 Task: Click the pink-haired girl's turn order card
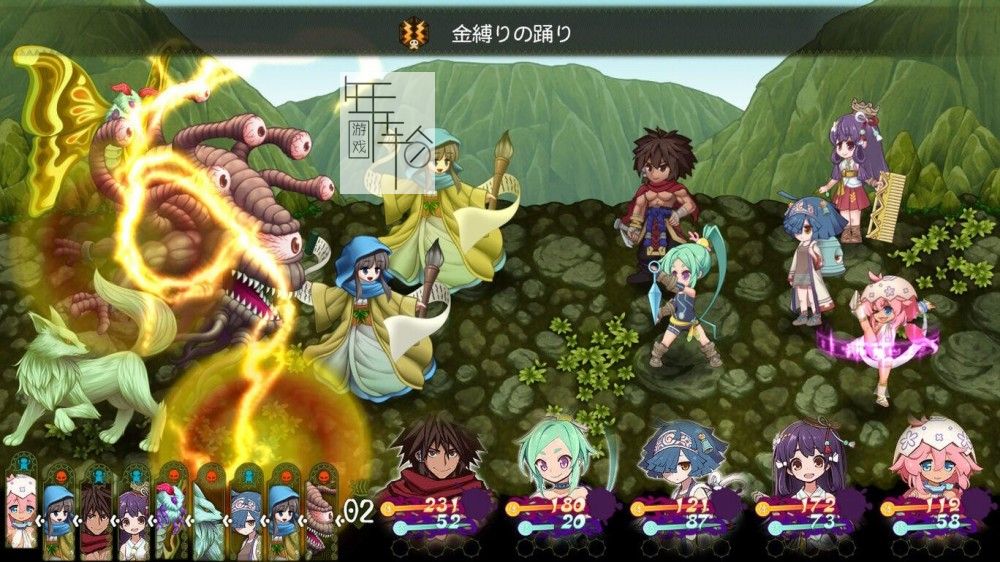[x=22, y=510]
